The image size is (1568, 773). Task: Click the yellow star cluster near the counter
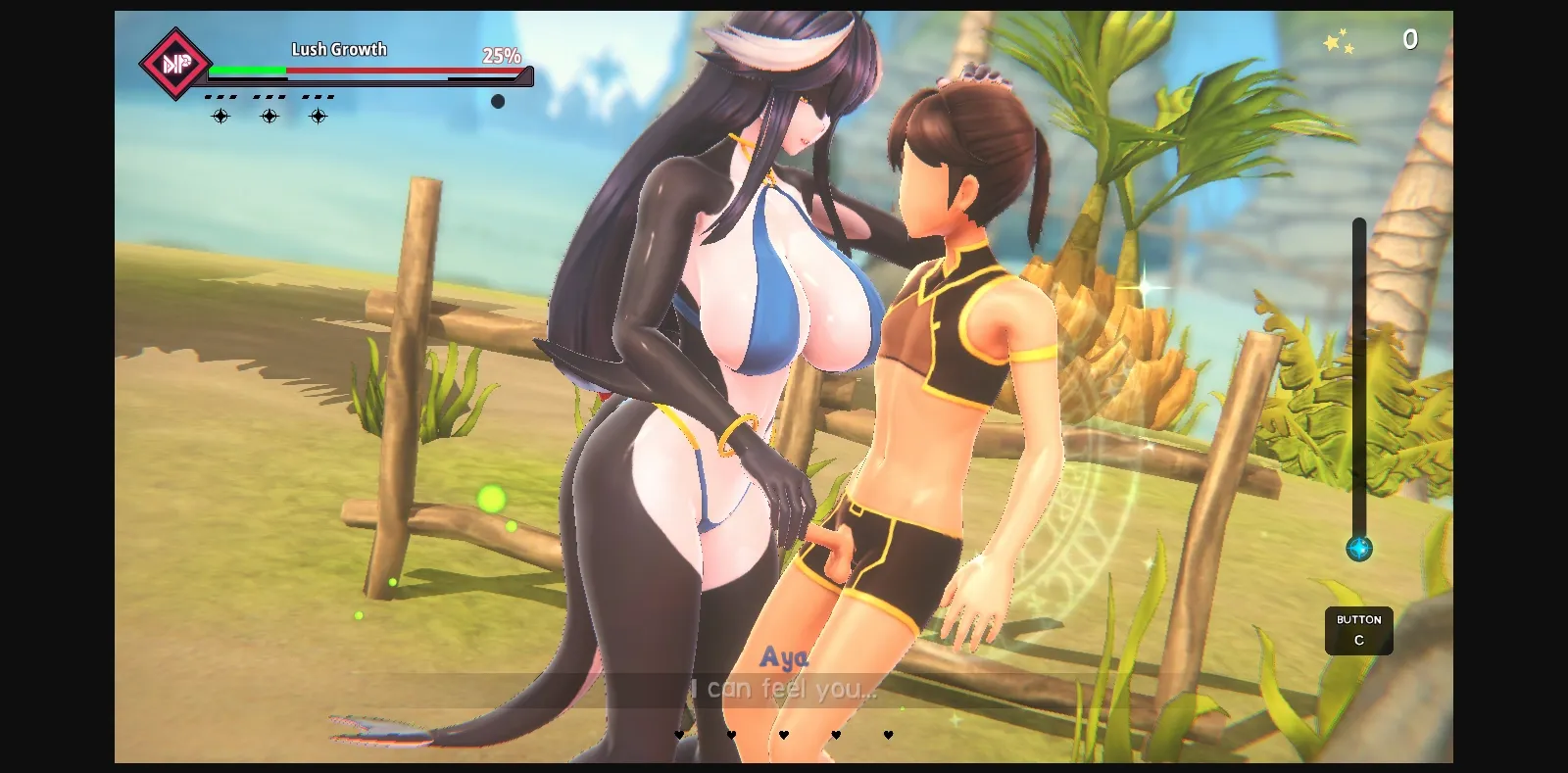point(1339,41)
